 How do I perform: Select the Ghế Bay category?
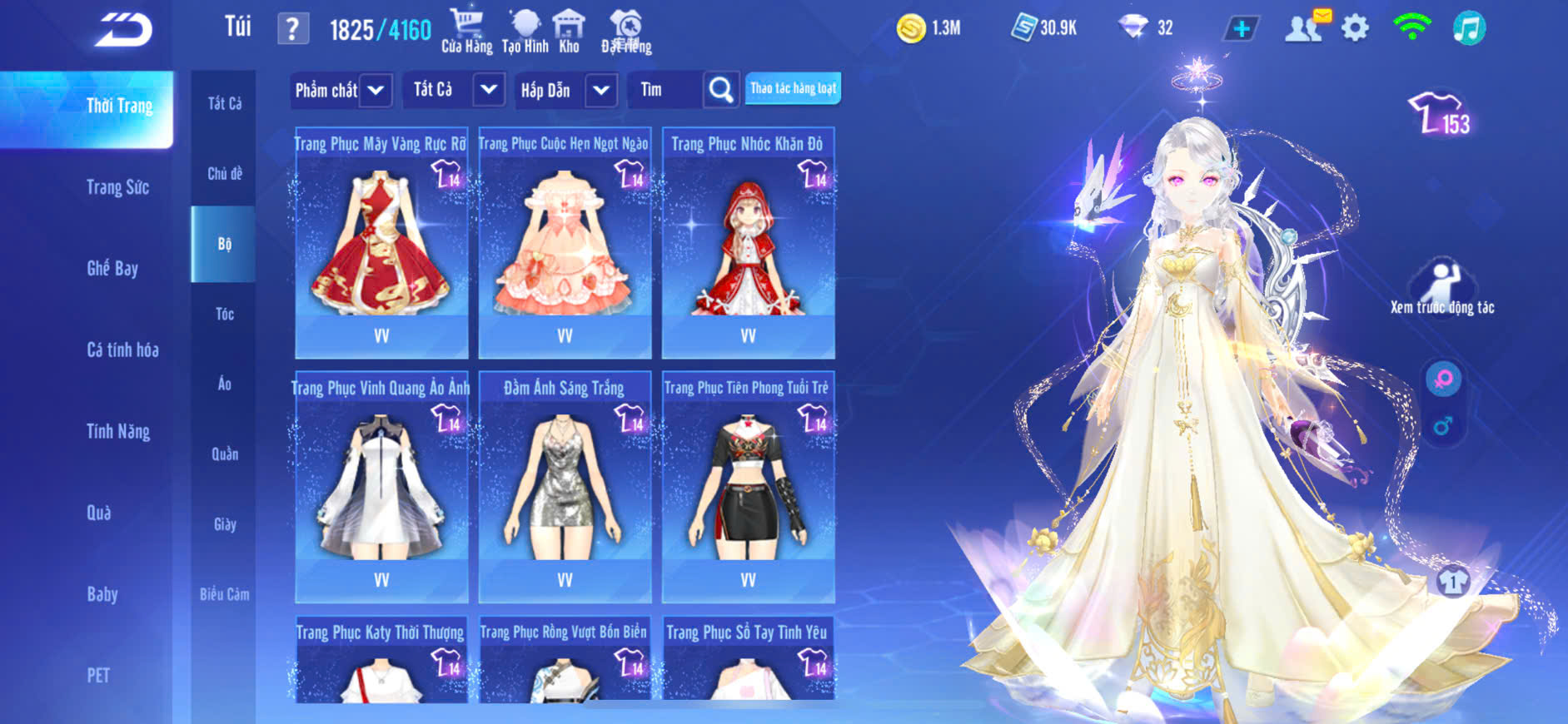coord(112,268)
